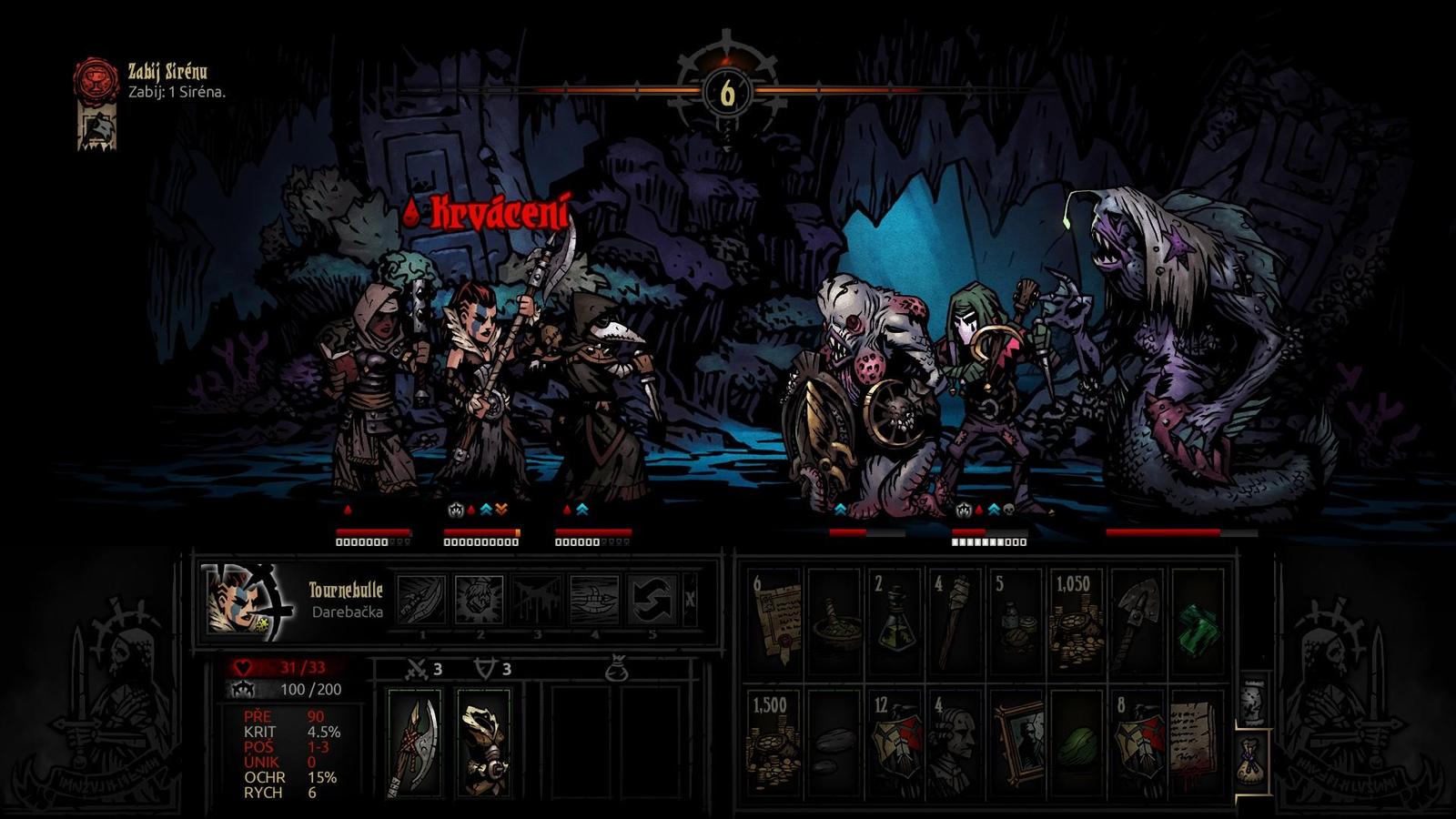Open the trinket bag slot above equipment
Viewport: 1456px width, 819px height.
618,671
